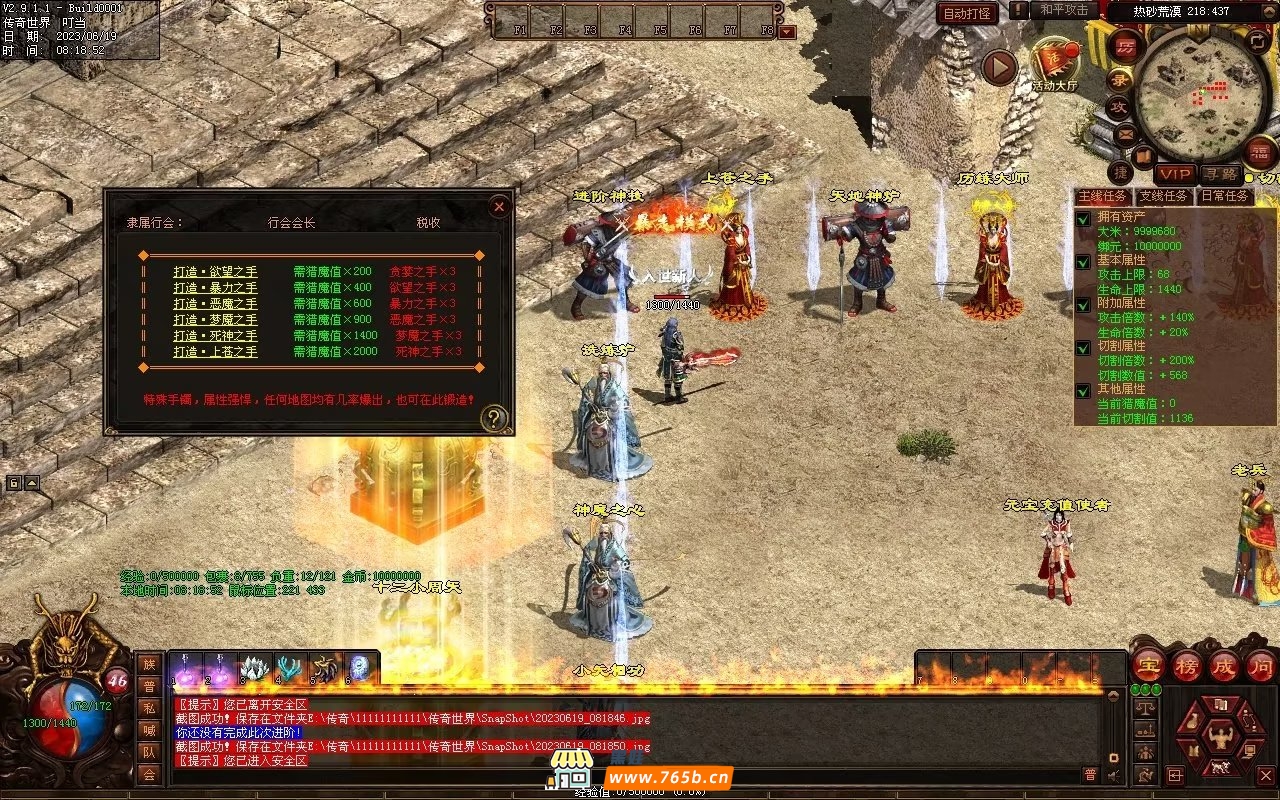Choose the 打造·欲望之手 forging option
1280x800 pixels.
(215, 271)
